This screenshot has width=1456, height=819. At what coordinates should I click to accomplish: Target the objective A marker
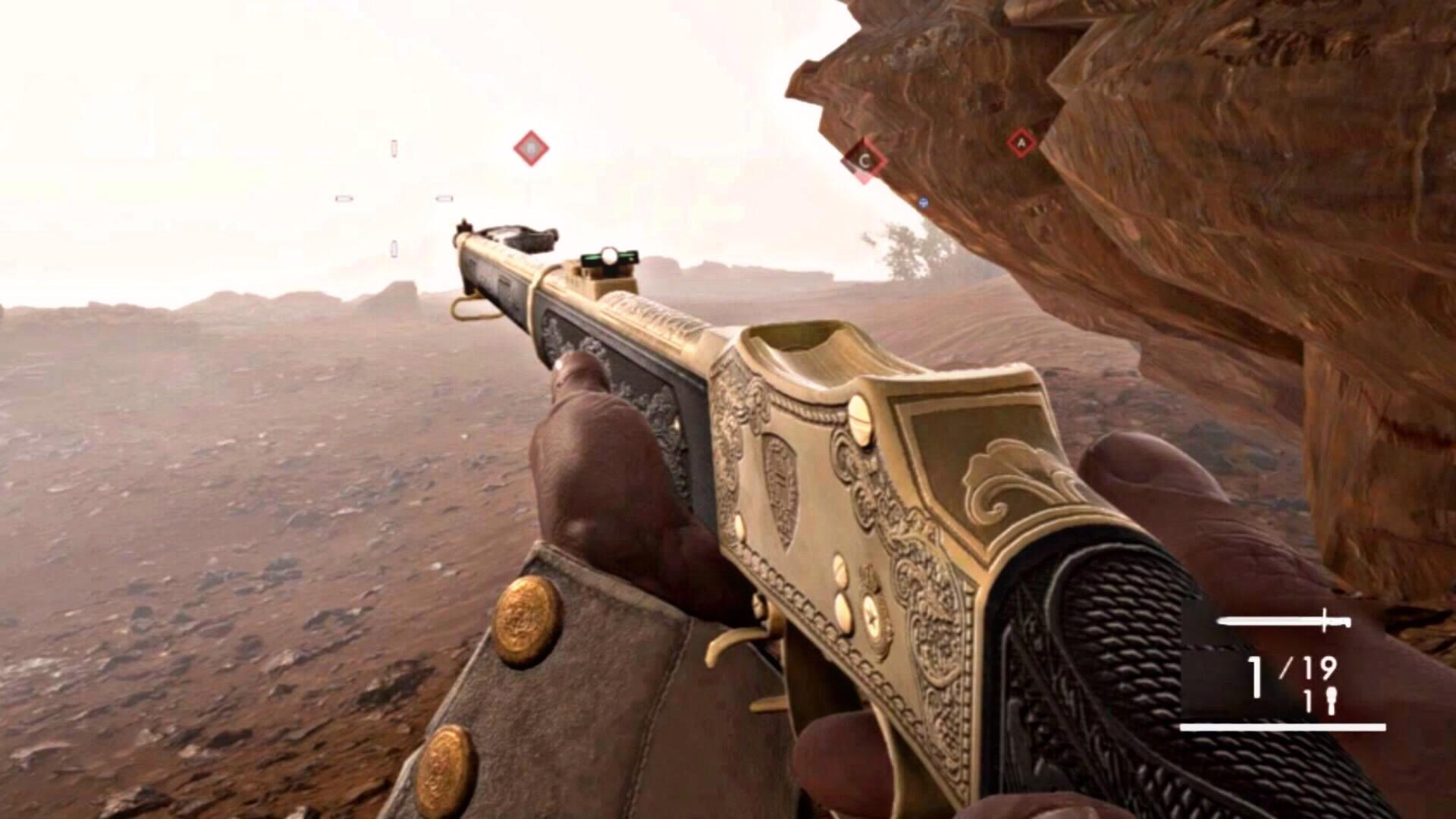click(1021, 143)
